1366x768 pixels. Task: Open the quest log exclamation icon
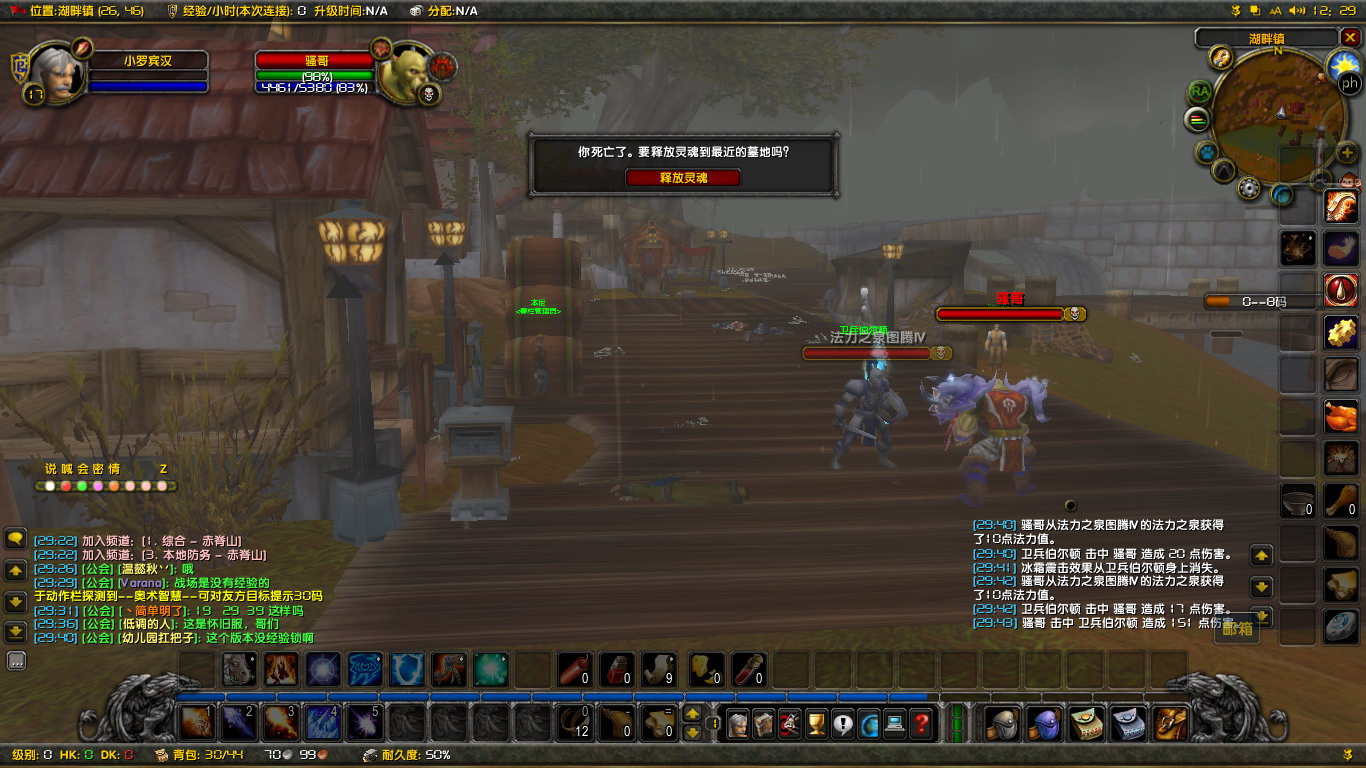click(x=843, y=723)
